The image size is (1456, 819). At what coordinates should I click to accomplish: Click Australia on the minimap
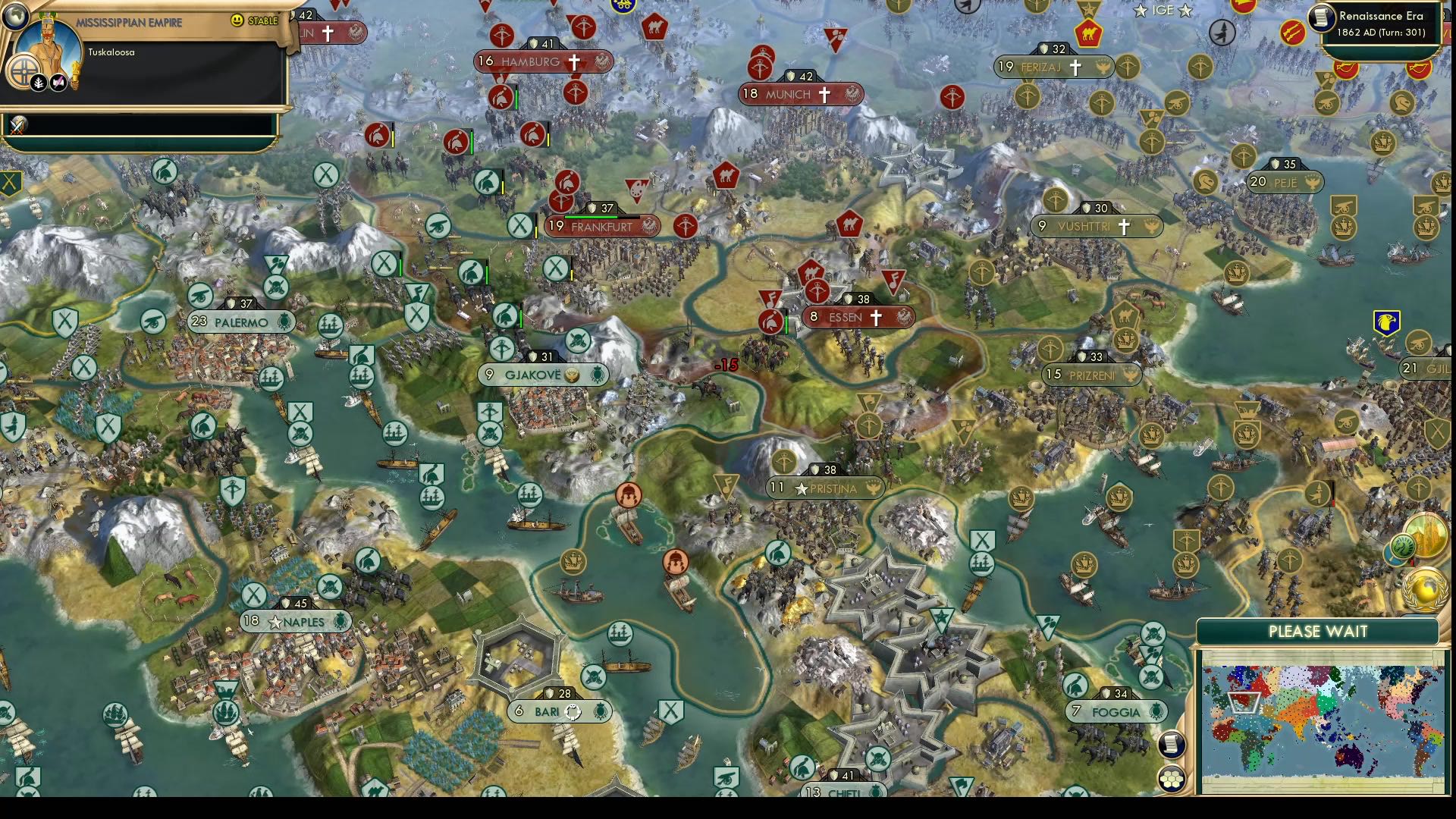[x=1350, y=756]
